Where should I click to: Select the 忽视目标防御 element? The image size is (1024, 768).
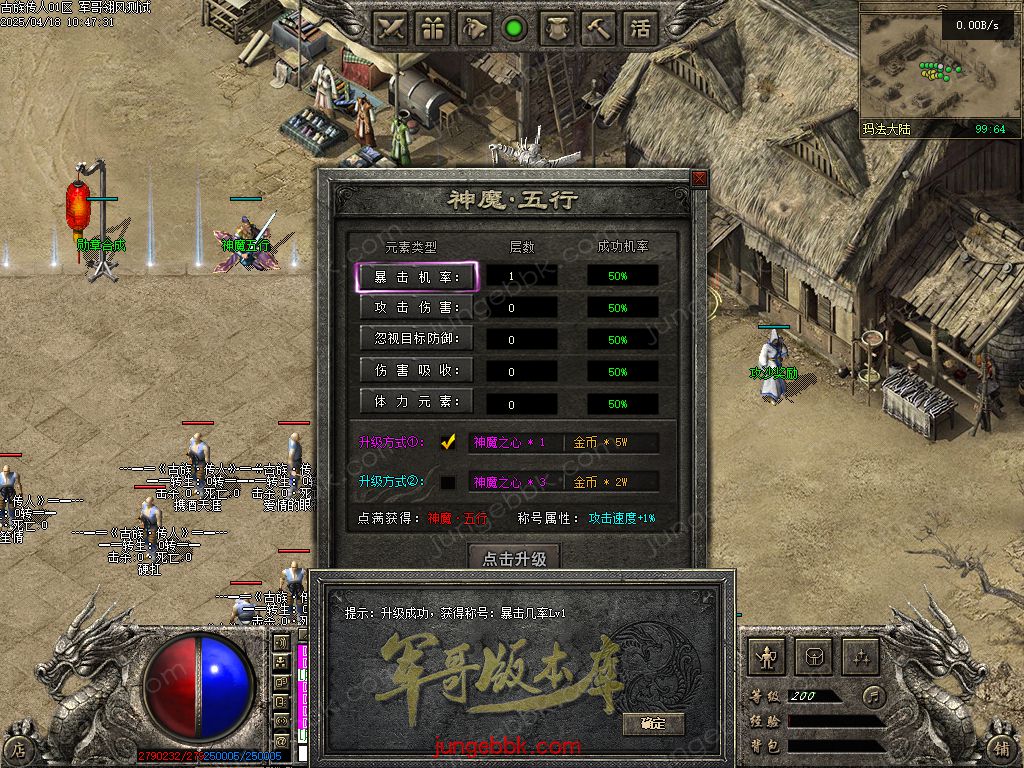point(417,339)
